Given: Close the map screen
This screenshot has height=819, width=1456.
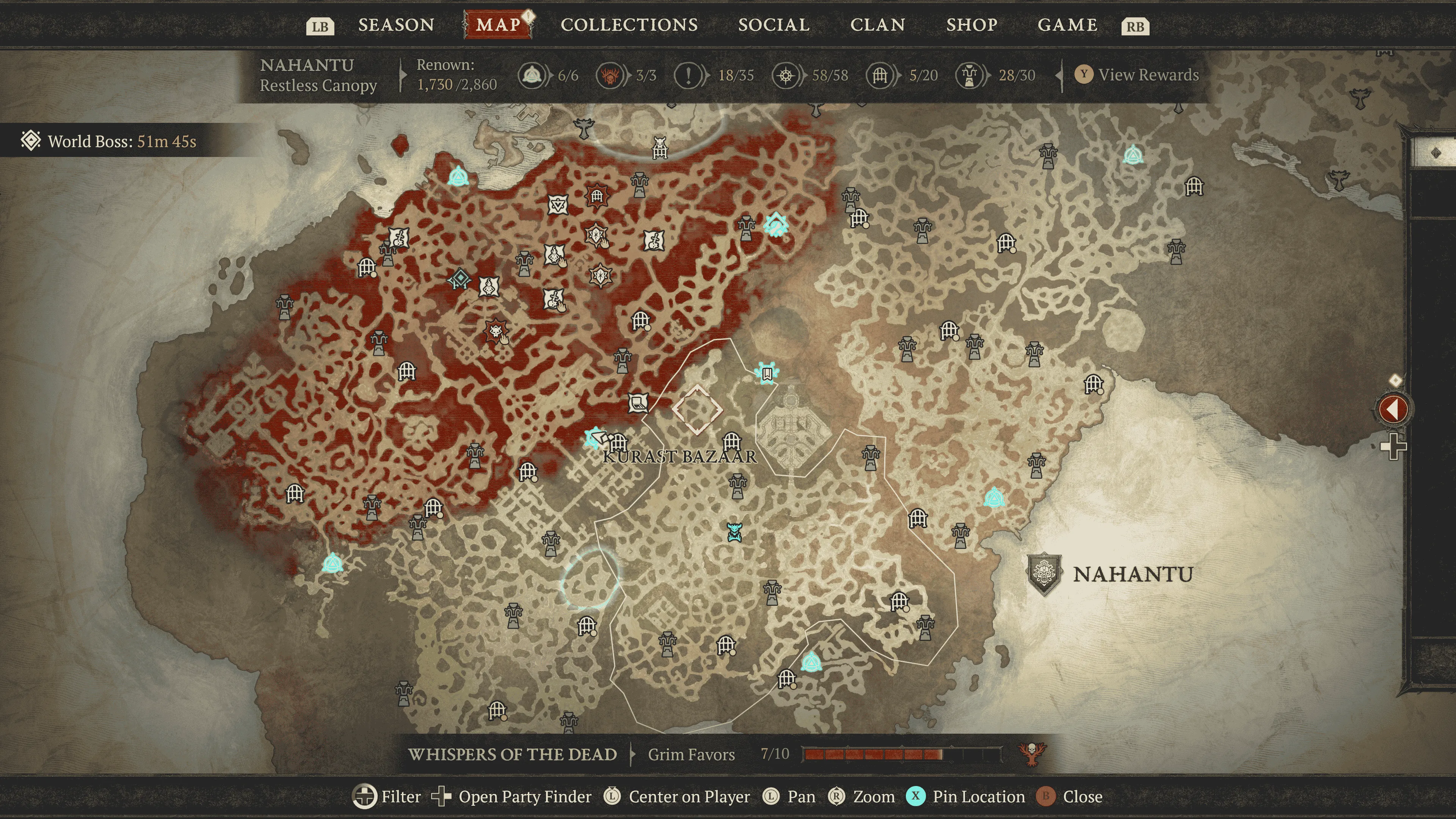Looking at the screenshot, I should (x=1069, y=797).
